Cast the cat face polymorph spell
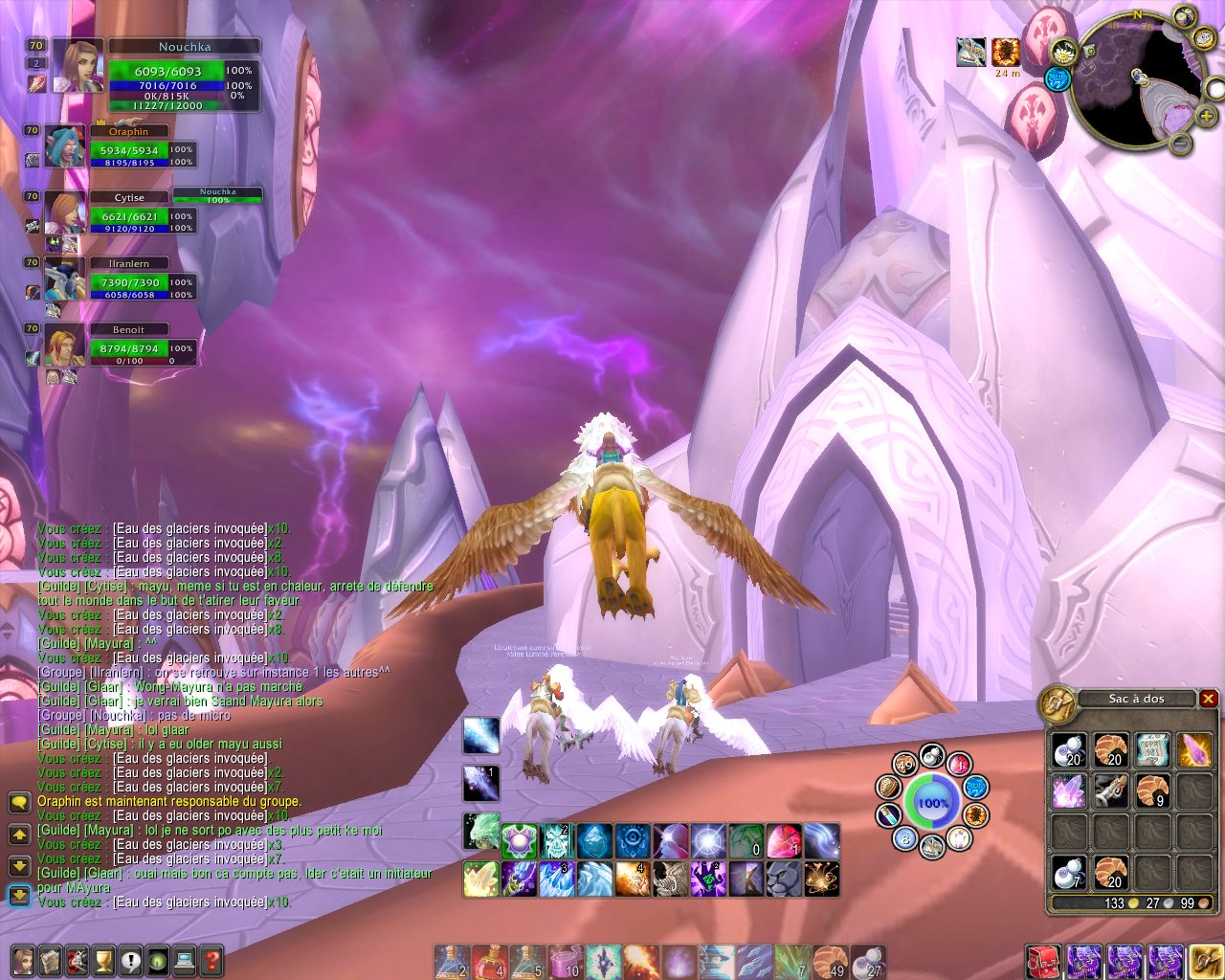Viewport: 1225px width, 980px height. point(784,879)
